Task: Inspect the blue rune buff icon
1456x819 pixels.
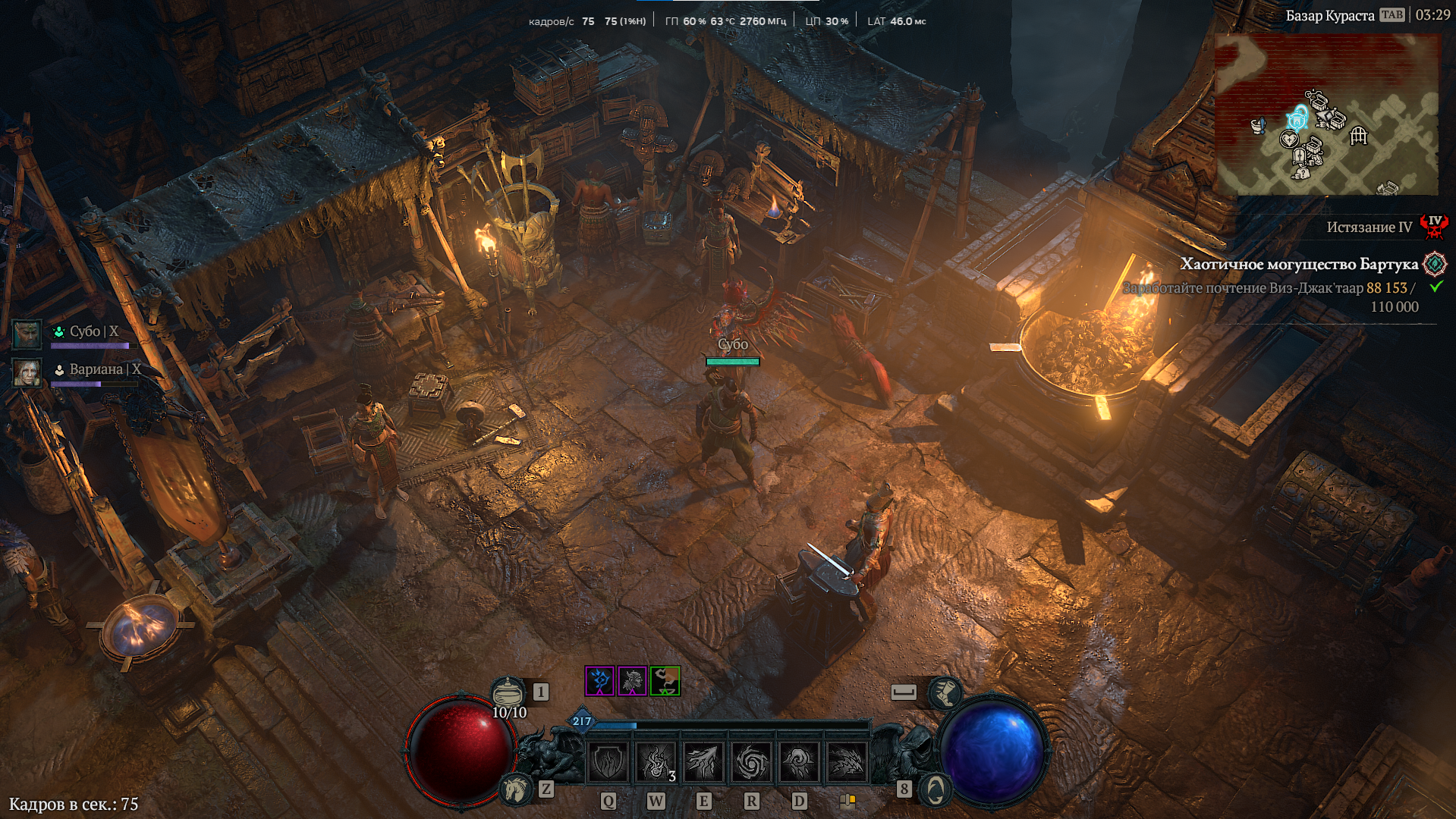Action: pos(599,681)
